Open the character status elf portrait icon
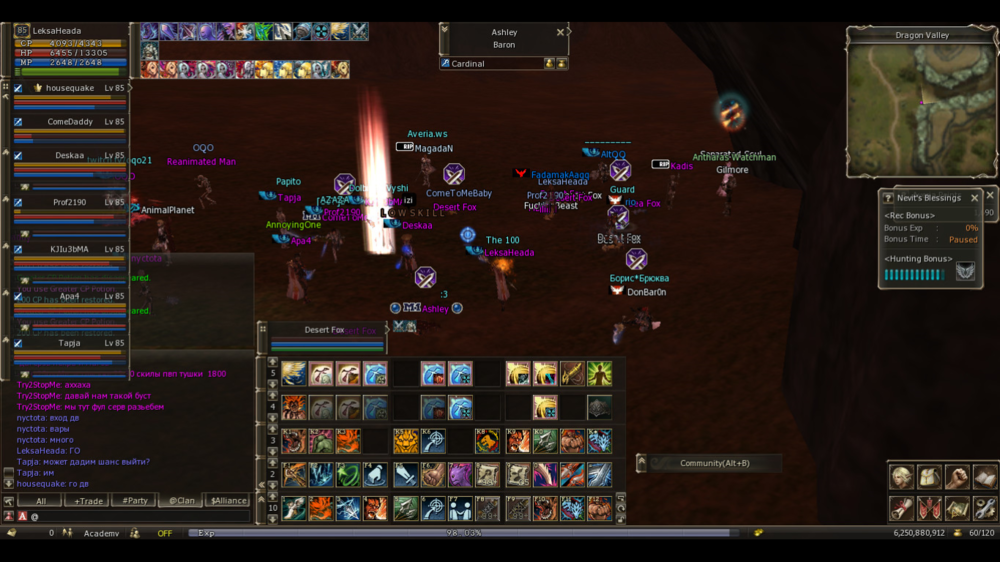Viewport: 1000px width, 562px height. (x=902, y=477)
